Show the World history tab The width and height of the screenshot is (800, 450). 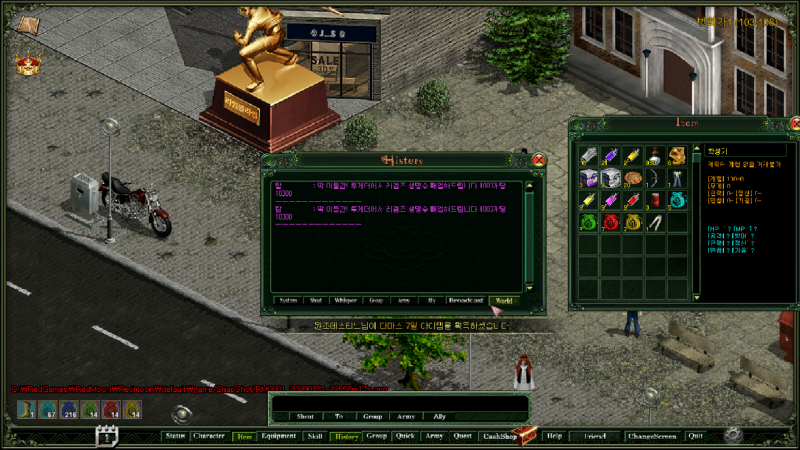tap(505, 299)
